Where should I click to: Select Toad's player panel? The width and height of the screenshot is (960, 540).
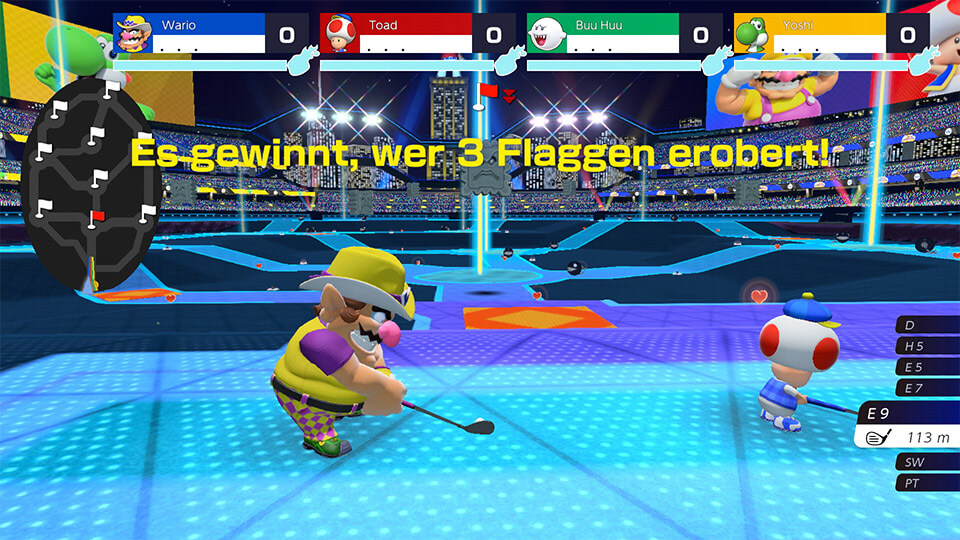click(411, 33)
